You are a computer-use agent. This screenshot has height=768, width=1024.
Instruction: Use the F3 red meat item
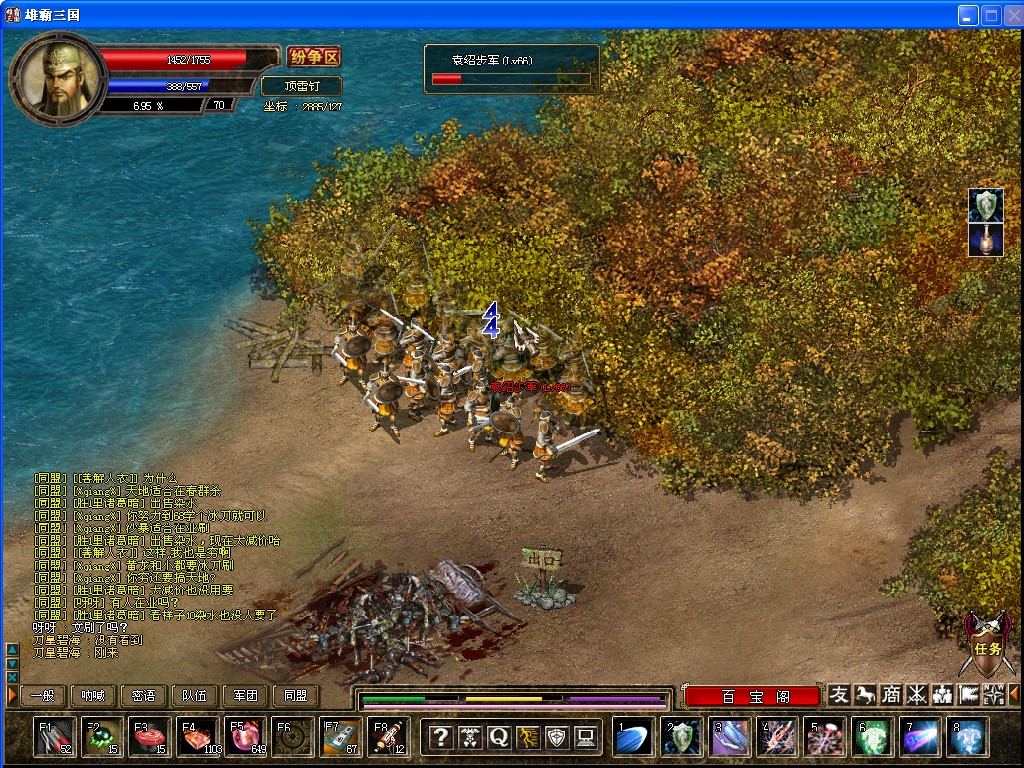(149, 738)
